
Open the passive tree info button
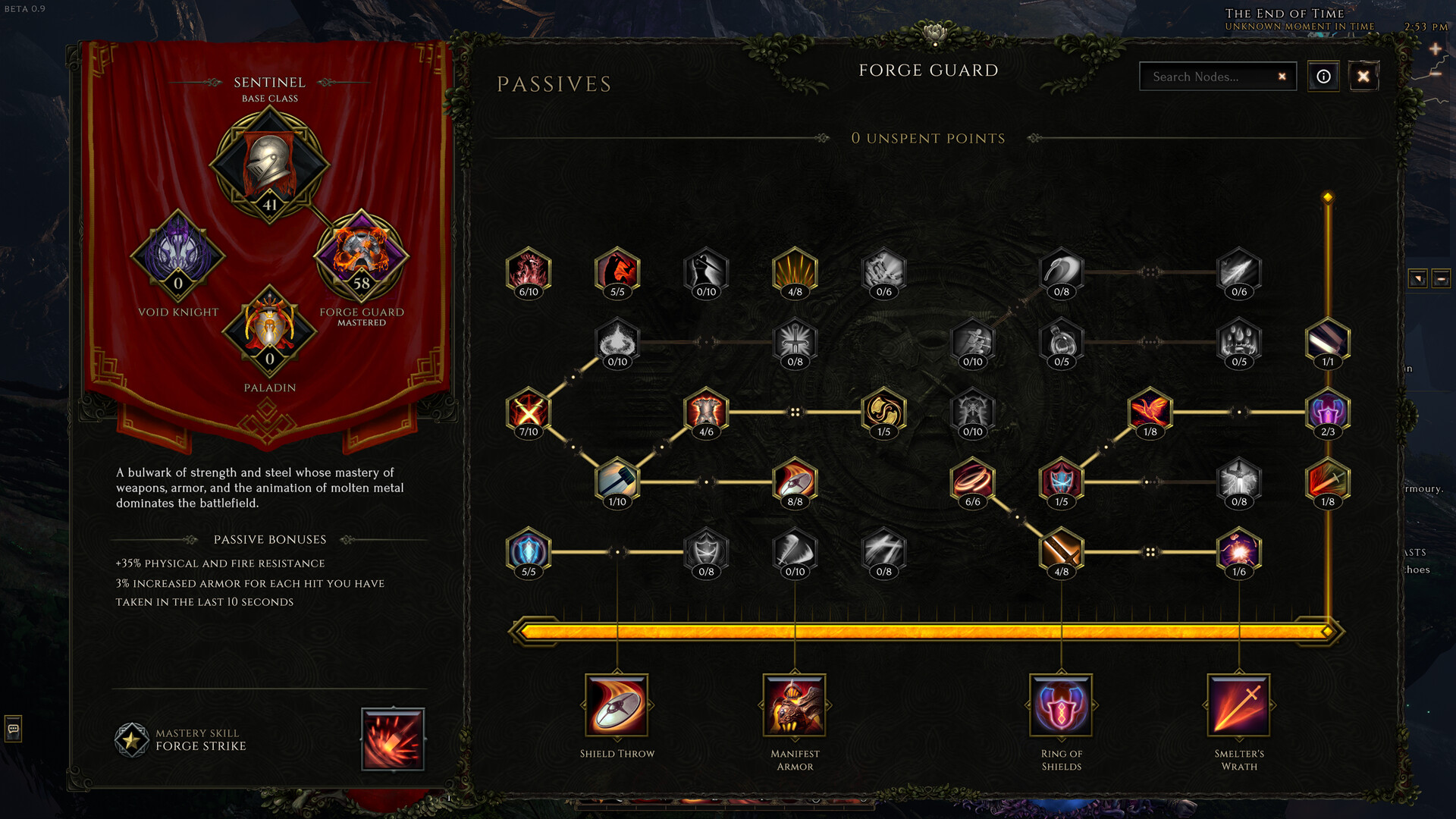tap(1323, 77)
